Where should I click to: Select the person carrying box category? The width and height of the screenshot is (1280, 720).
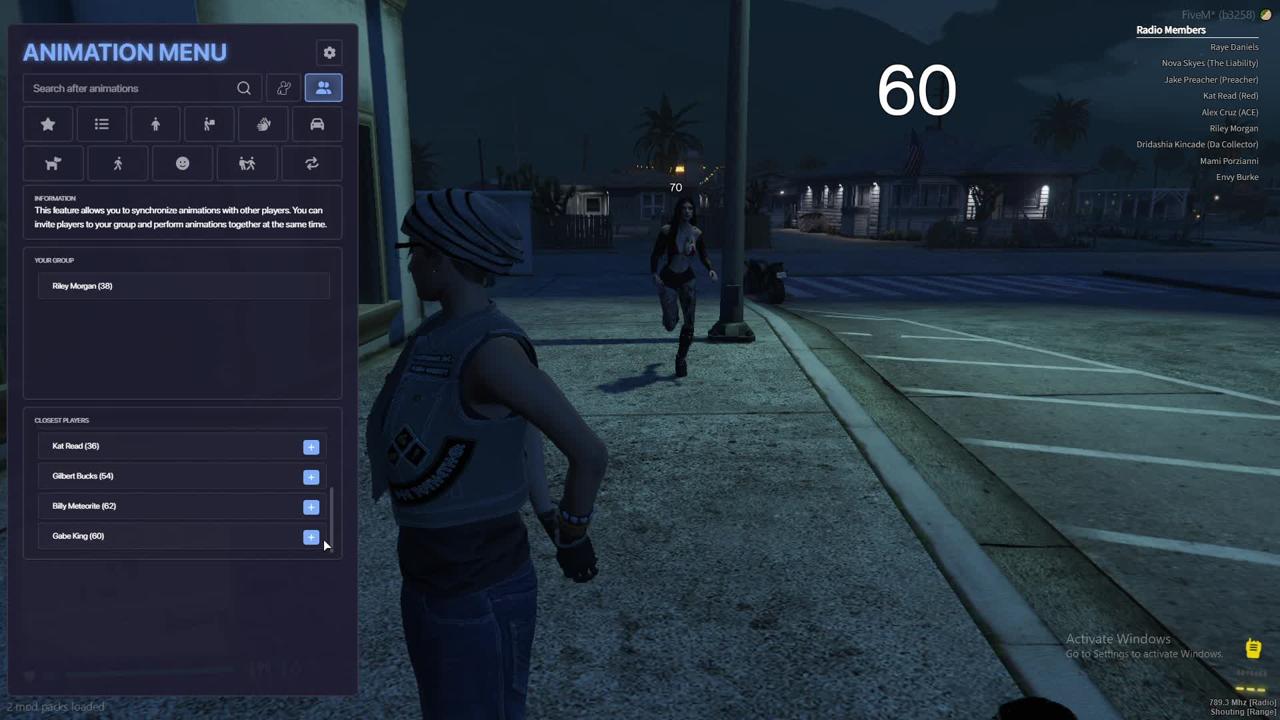tap(209, 125)
